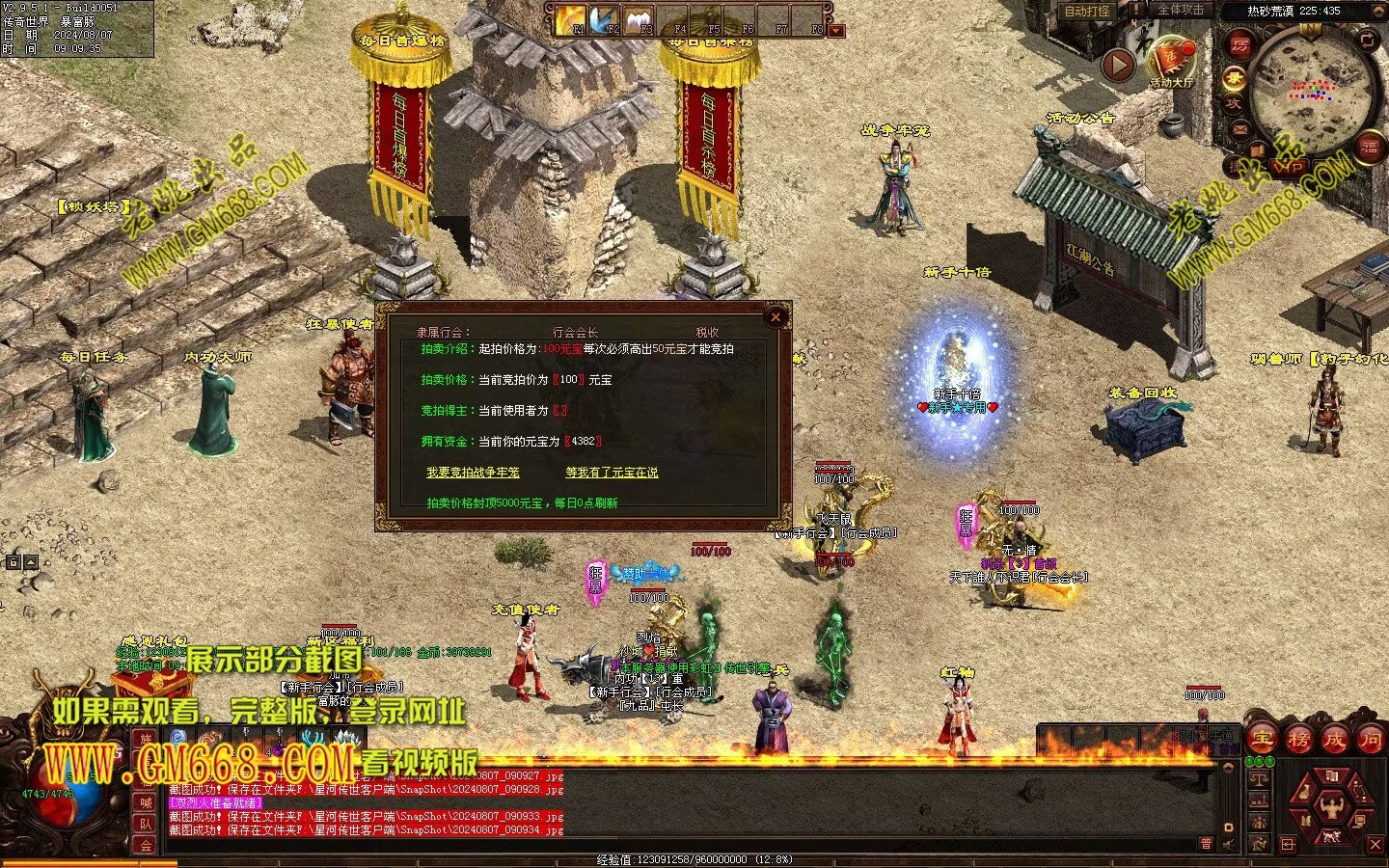The image size is (1389, 868).
Task: Open the character panel muscle-figure icon
Action: pos(1332,807)
